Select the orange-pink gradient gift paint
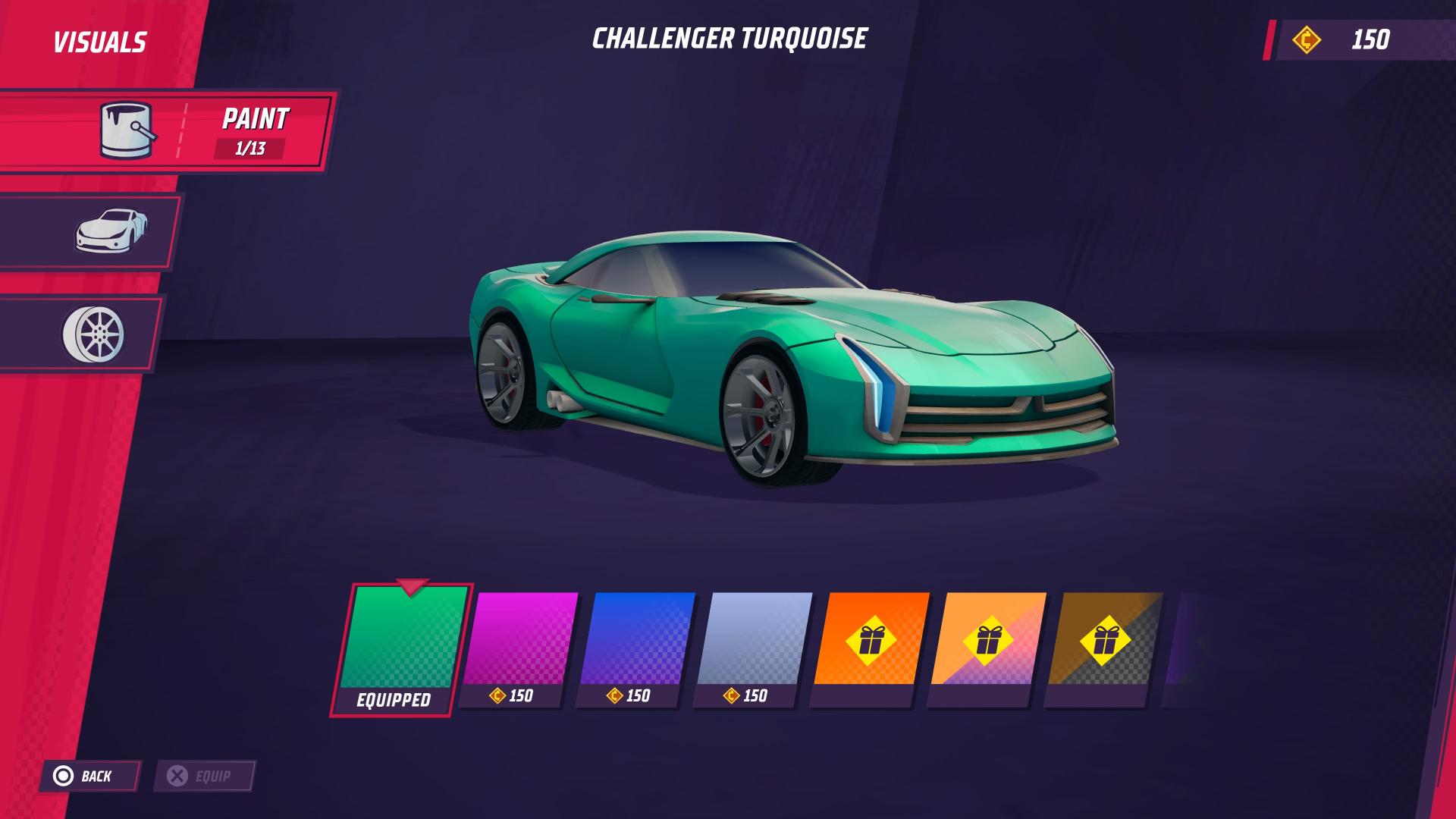Screen dimensions: 1456x819 pyautogui.click(x=987, y=641)
